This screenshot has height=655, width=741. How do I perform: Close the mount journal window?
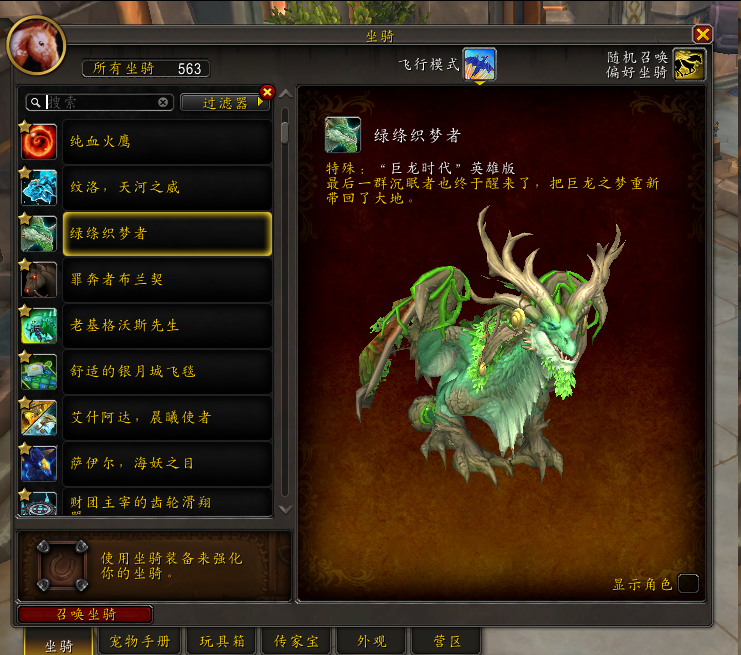(702, 35)
